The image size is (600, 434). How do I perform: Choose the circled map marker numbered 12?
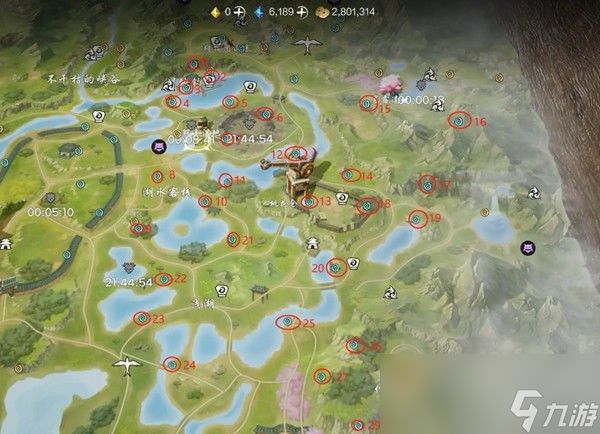click(x=295, y=153)
